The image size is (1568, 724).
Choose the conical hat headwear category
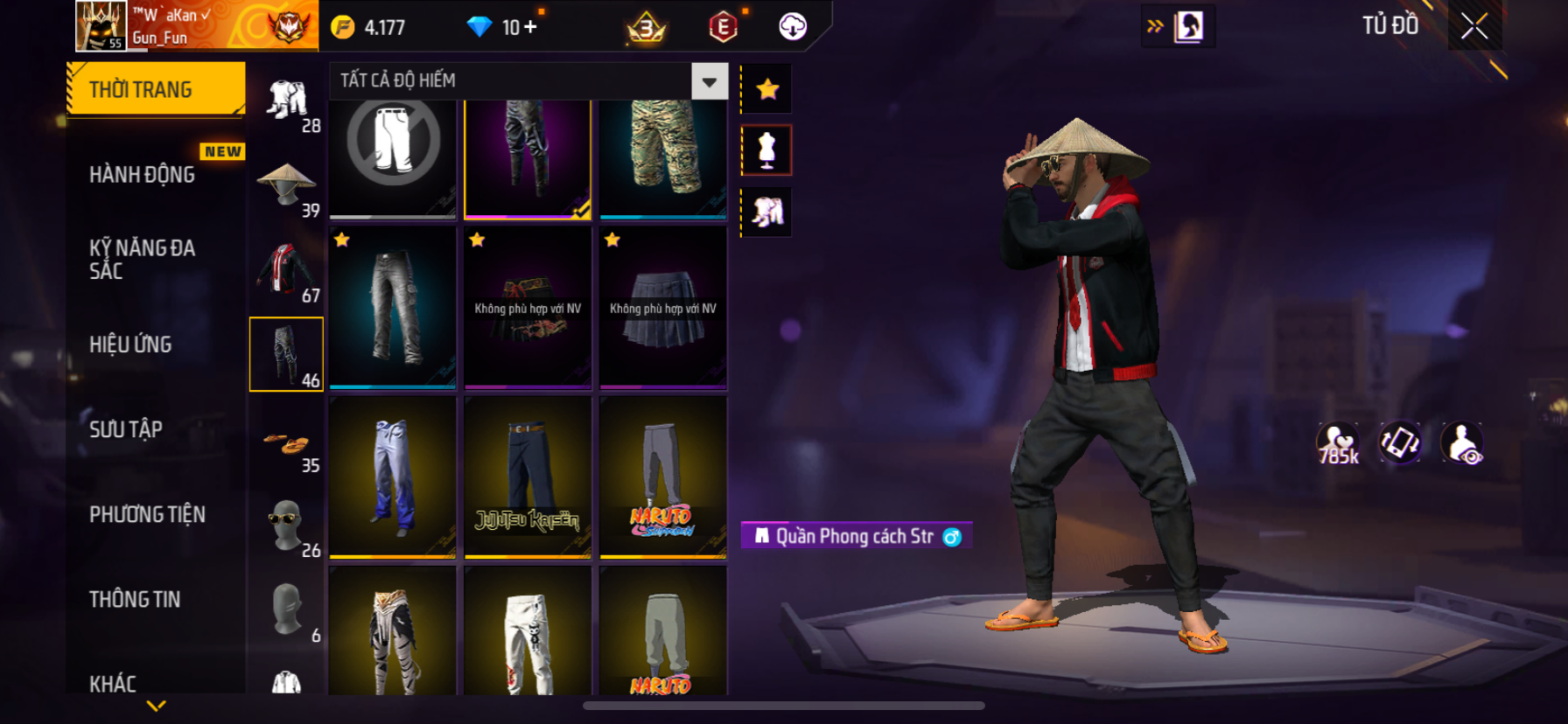tap(286, 184)
